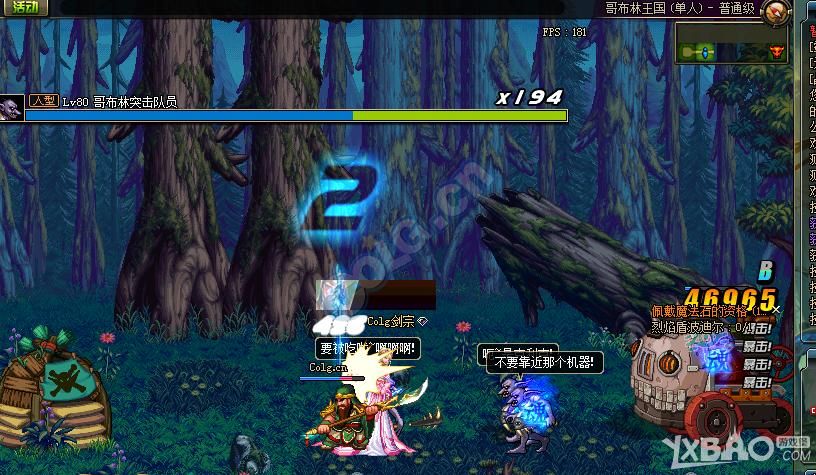Open the 活动 events button

pyautogui.click(x=24, y=8)
